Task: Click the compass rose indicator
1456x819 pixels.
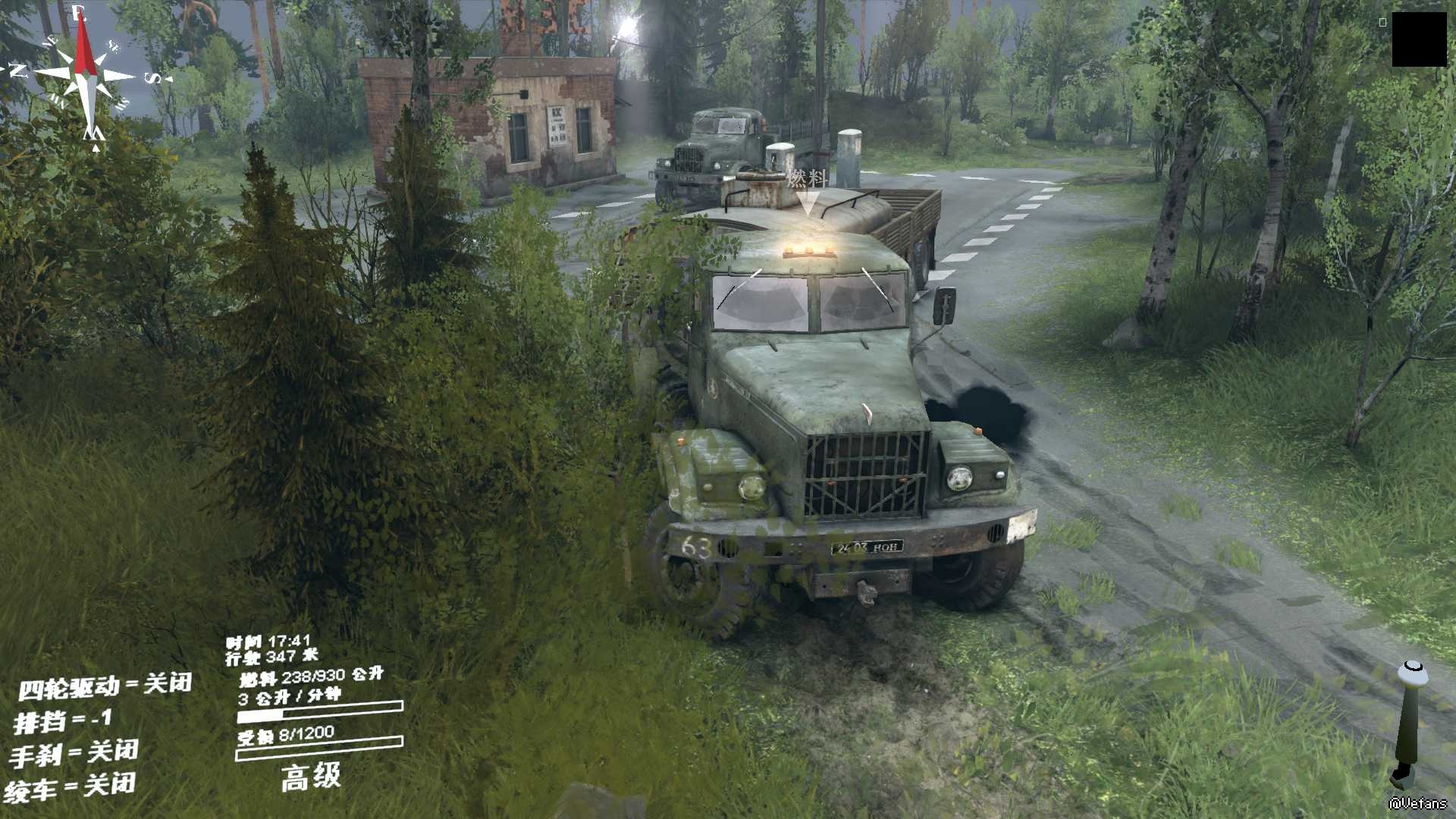Action: click(x=85, y=76)
